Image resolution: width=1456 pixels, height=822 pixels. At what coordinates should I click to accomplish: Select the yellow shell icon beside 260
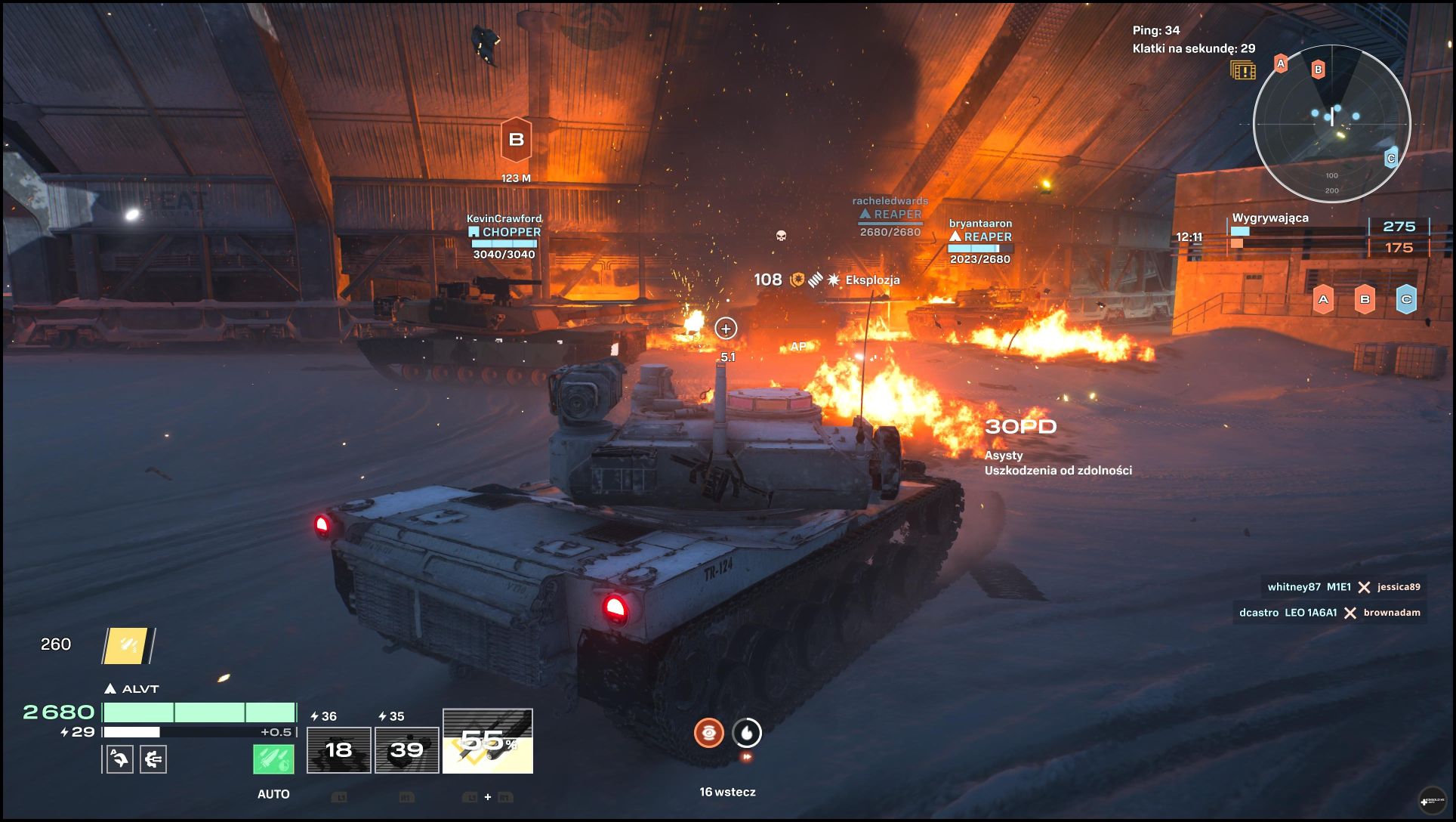click(128, 646)
